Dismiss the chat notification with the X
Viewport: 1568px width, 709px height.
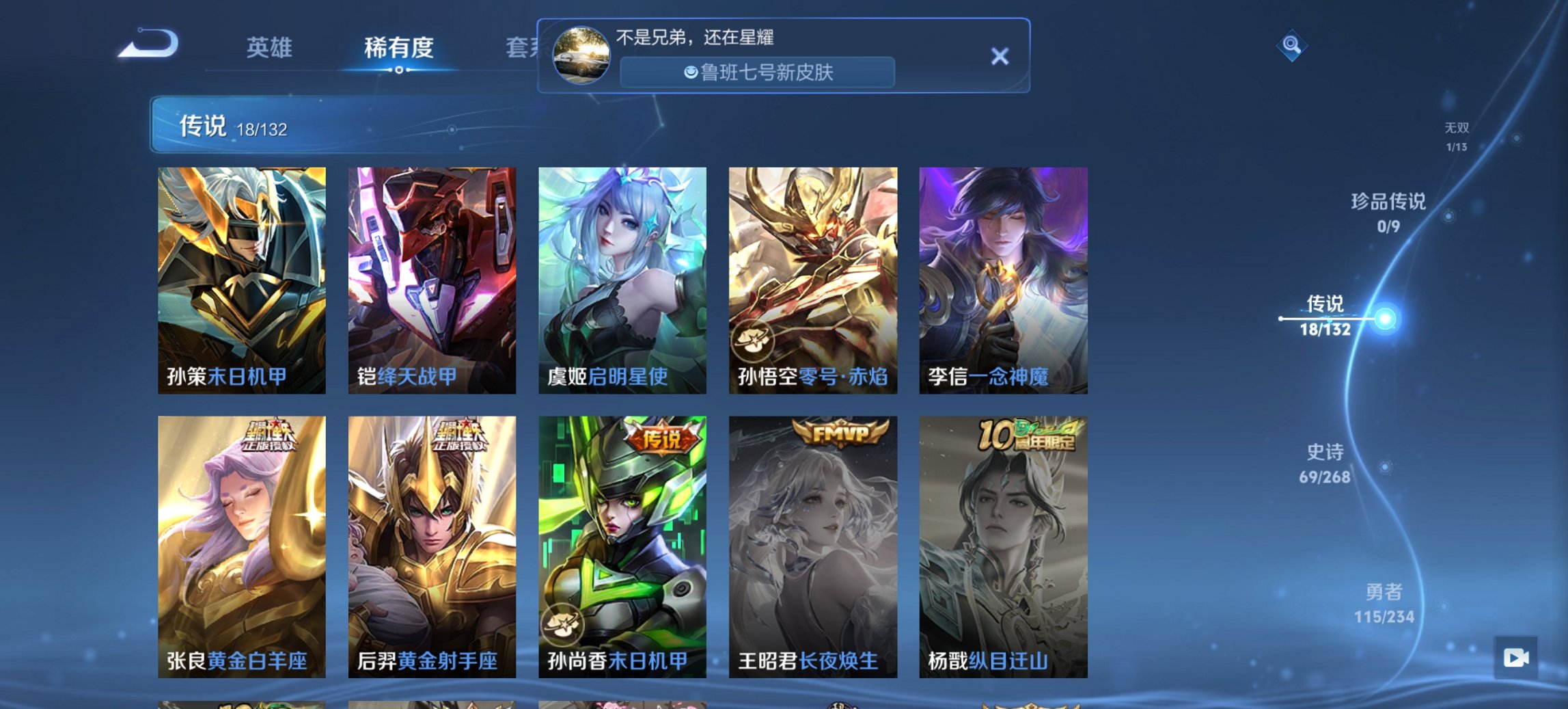(x=1000, y=55)
